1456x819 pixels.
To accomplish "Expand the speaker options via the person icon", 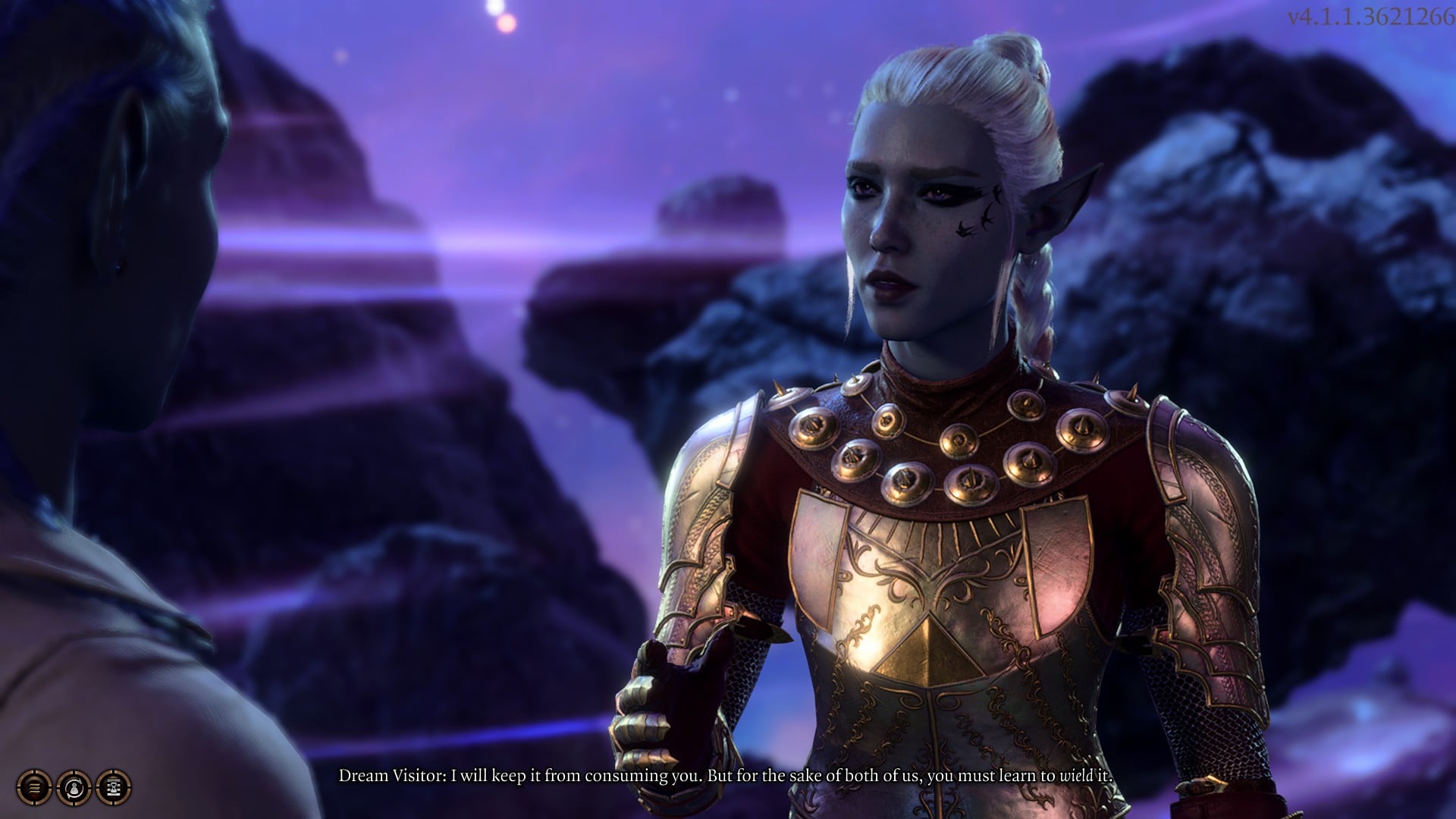I will tap(74, 786).
